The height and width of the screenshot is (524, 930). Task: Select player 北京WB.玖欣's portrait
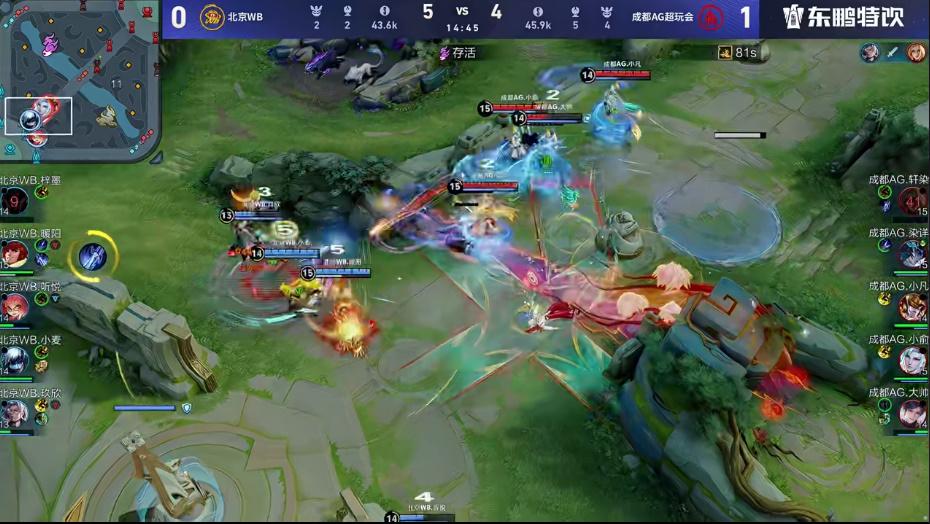coord(15,412)
